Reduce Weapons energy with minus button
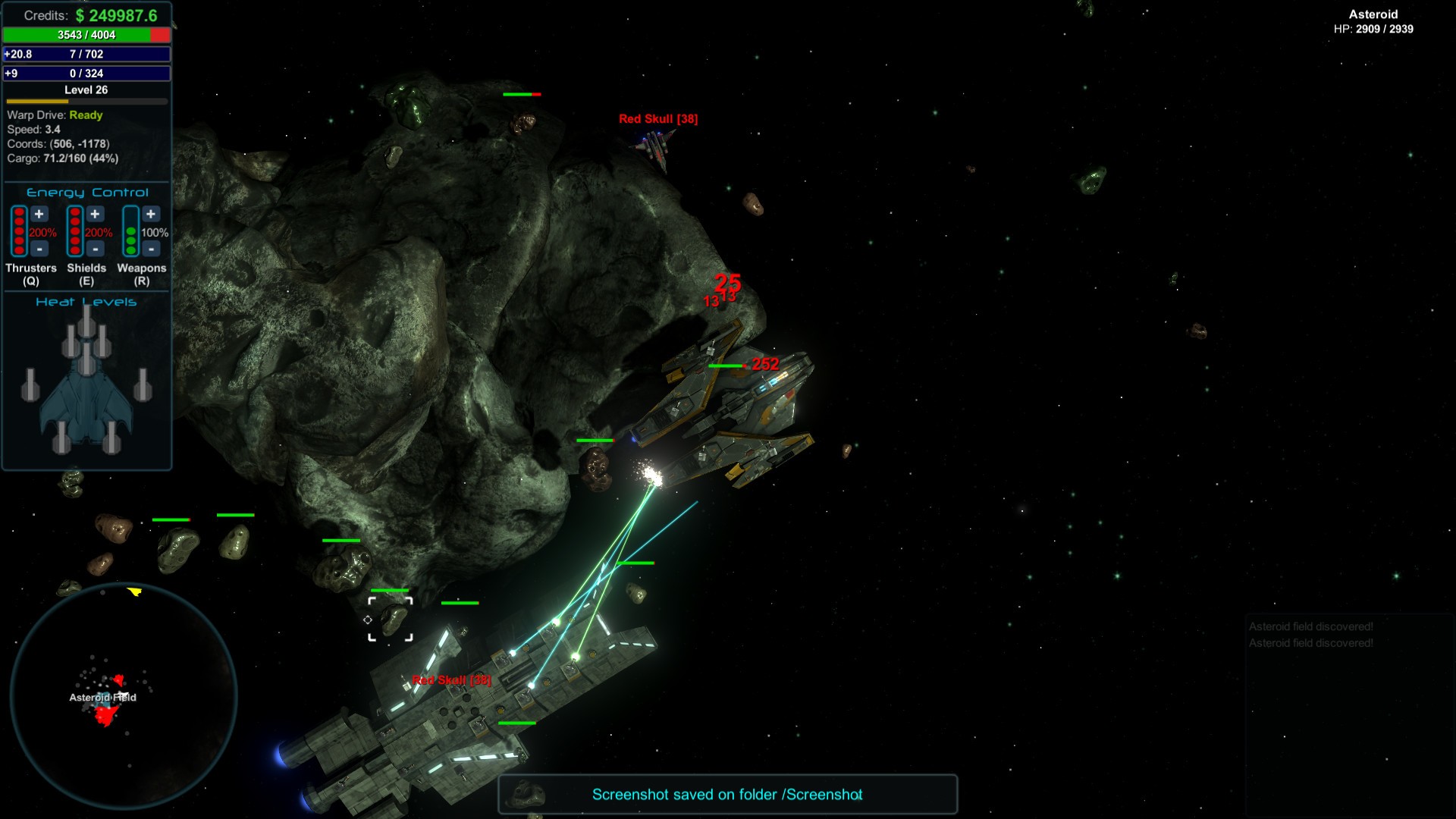 coord(151,248)
